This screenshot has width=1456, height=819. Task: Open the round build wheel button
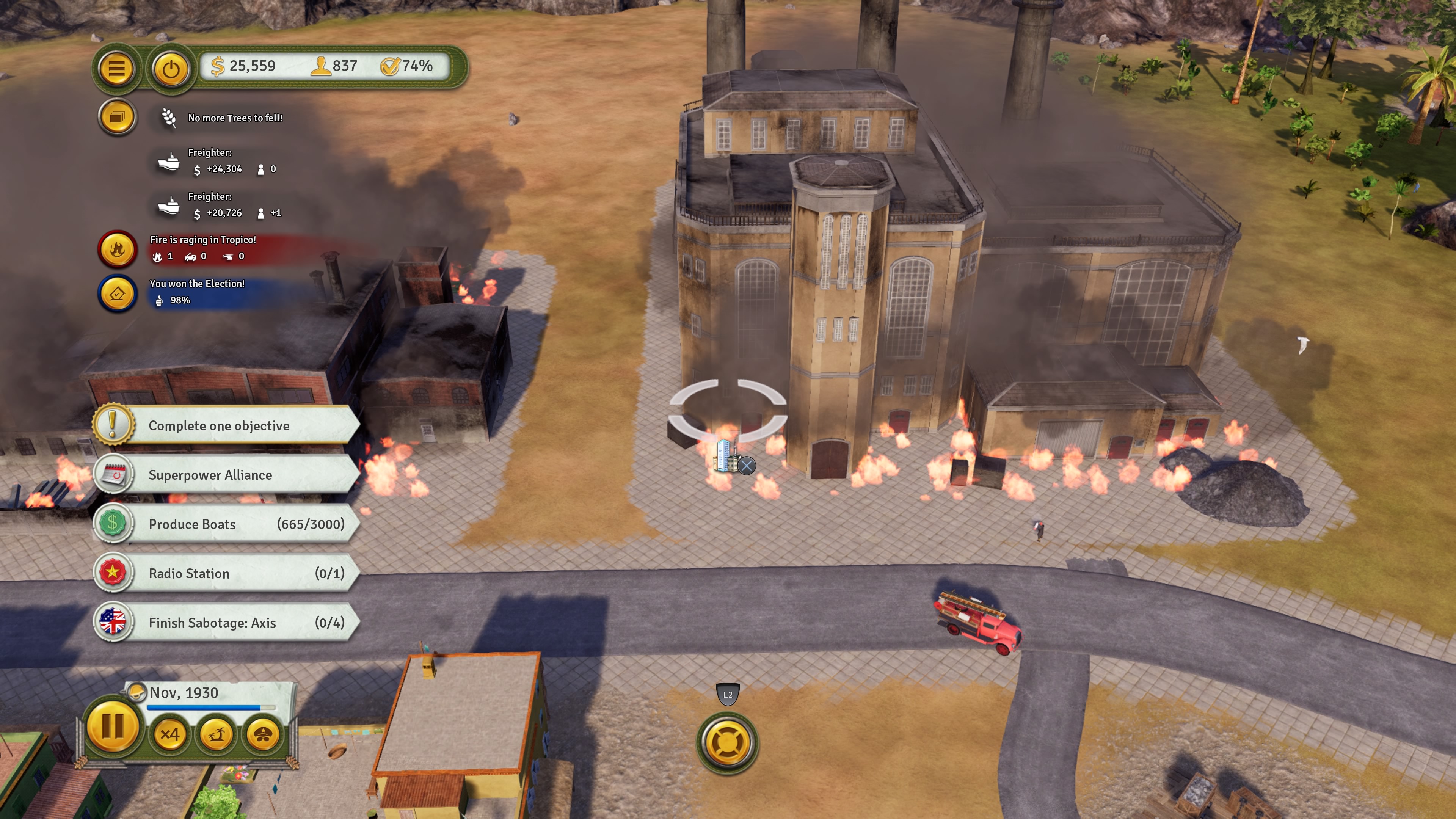point(728,743)
